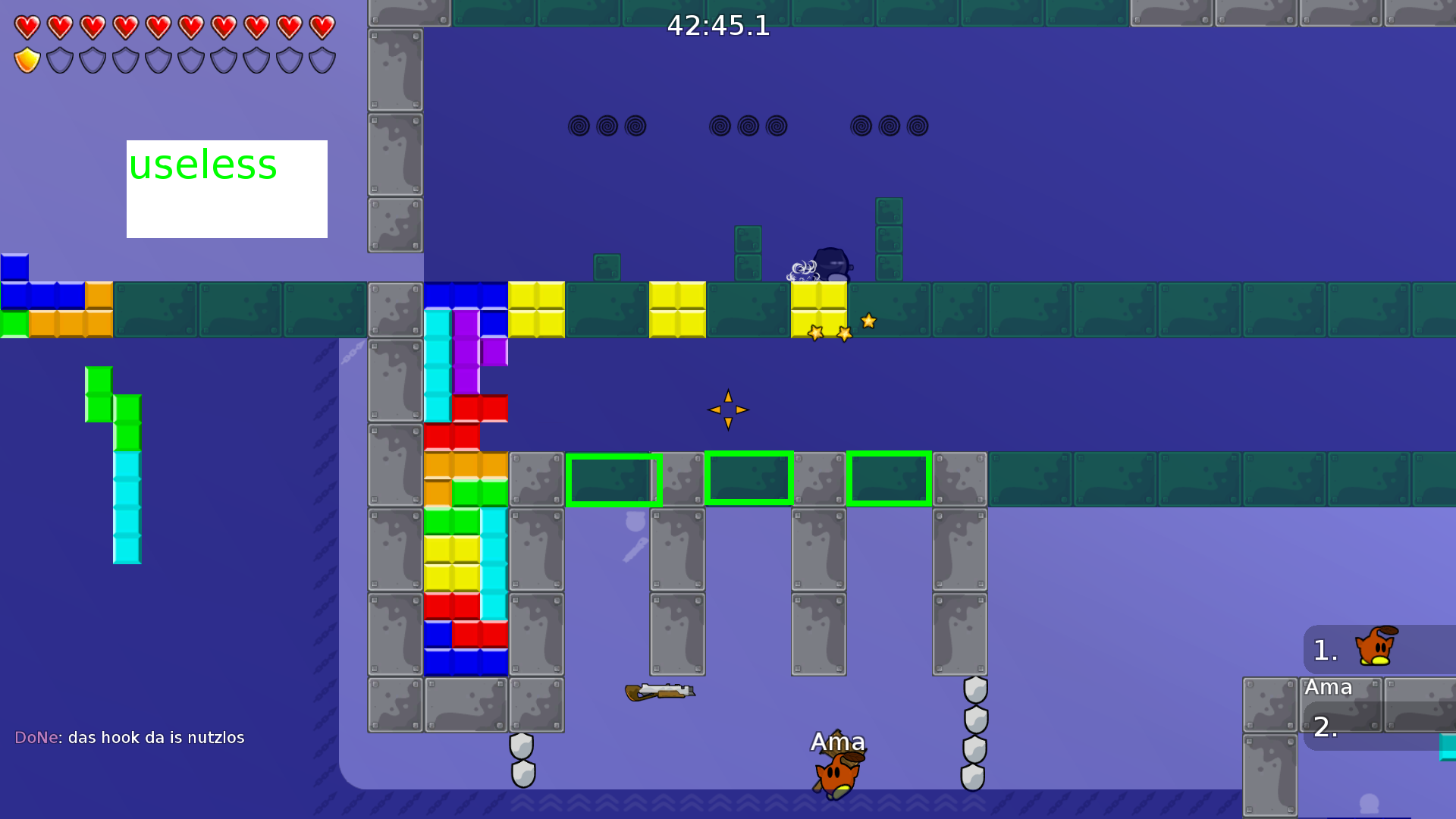Click the last empty shield outline on the HUD
This screenshot has width=1456, height=819.
[x=322, y=58]
